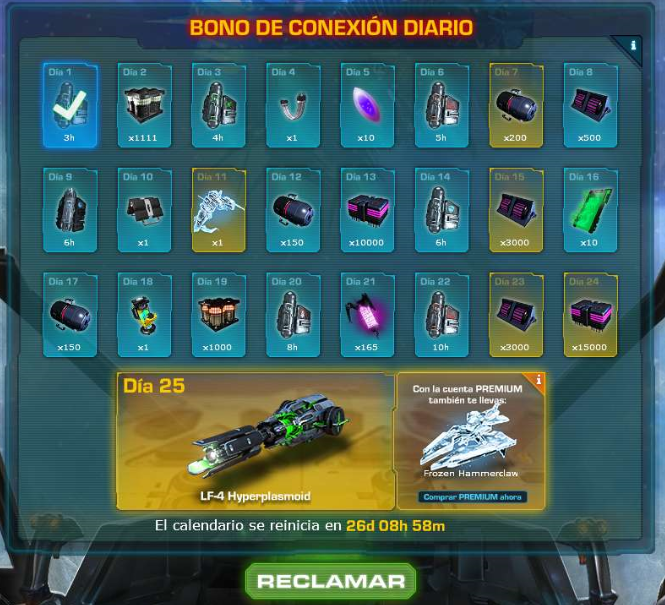Choose the Día 4 x1 cable reward

click(293, 105)
